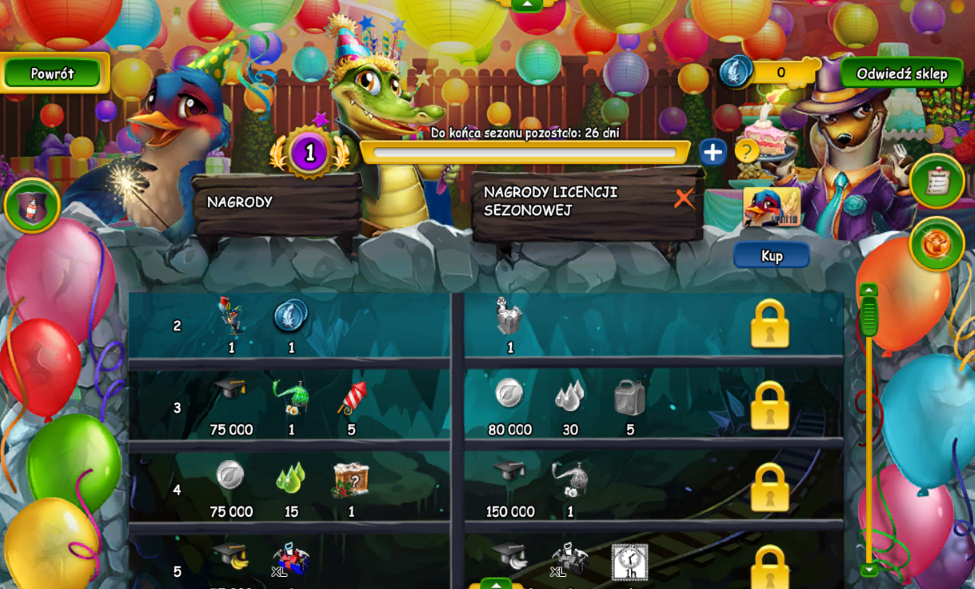
Task: Click the orange X on license sign
Action: coord(684,198)
